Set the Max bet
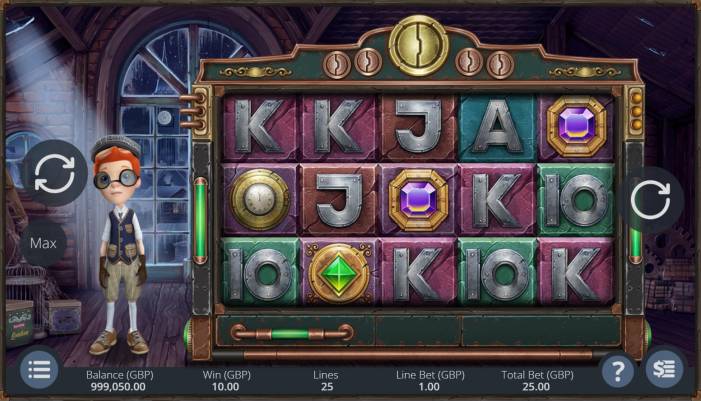Image resolution: width=701 pixels, height=401 pixels. click(42, 243)
